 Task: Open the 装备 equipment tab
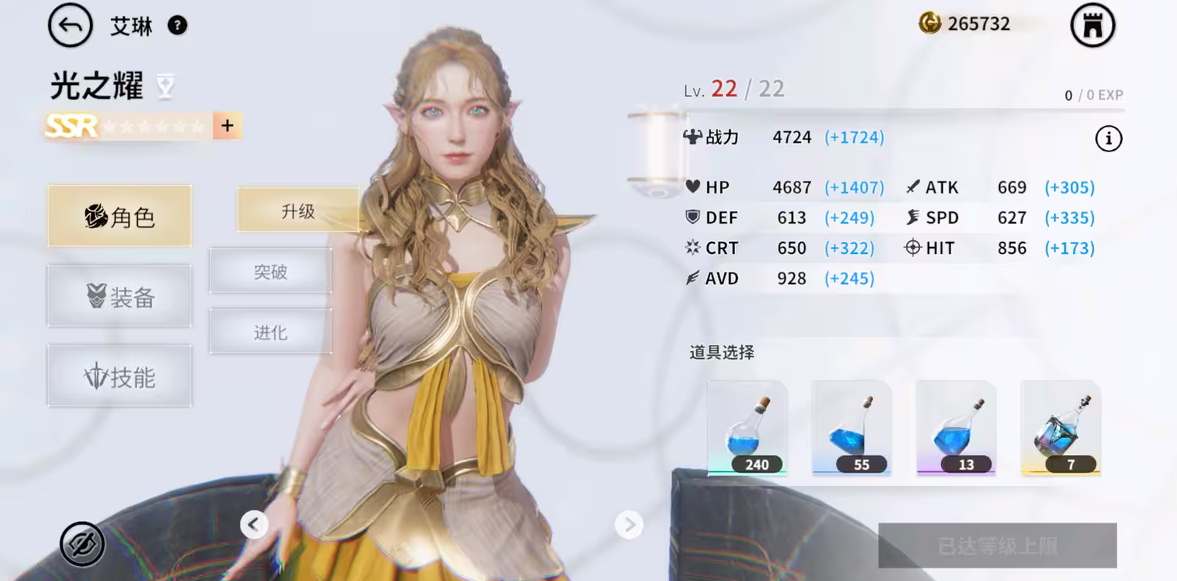pos(119,296)
